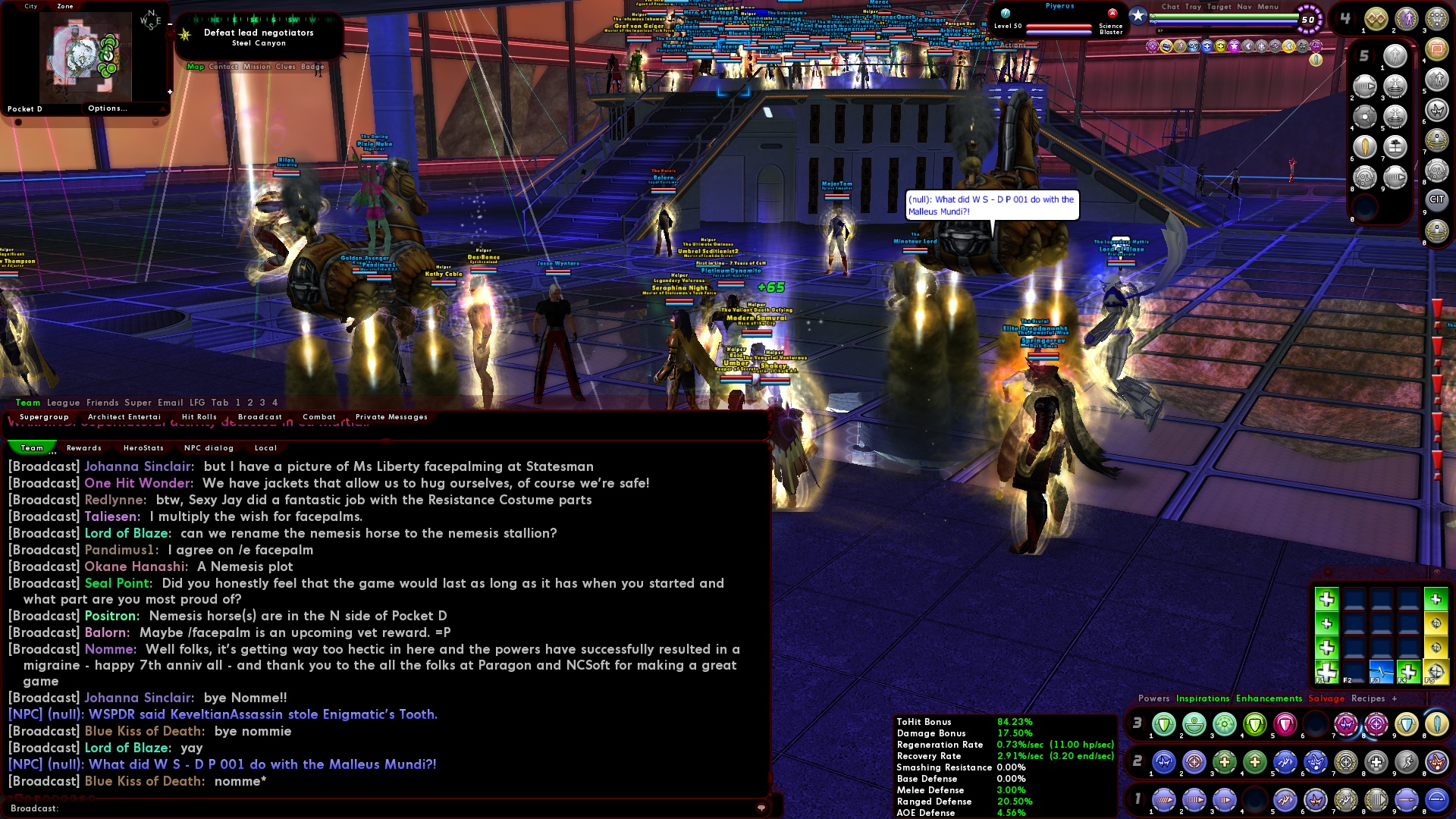
Task: Click the CIT icon beside the power trays
Action: tap(1438, 199)
